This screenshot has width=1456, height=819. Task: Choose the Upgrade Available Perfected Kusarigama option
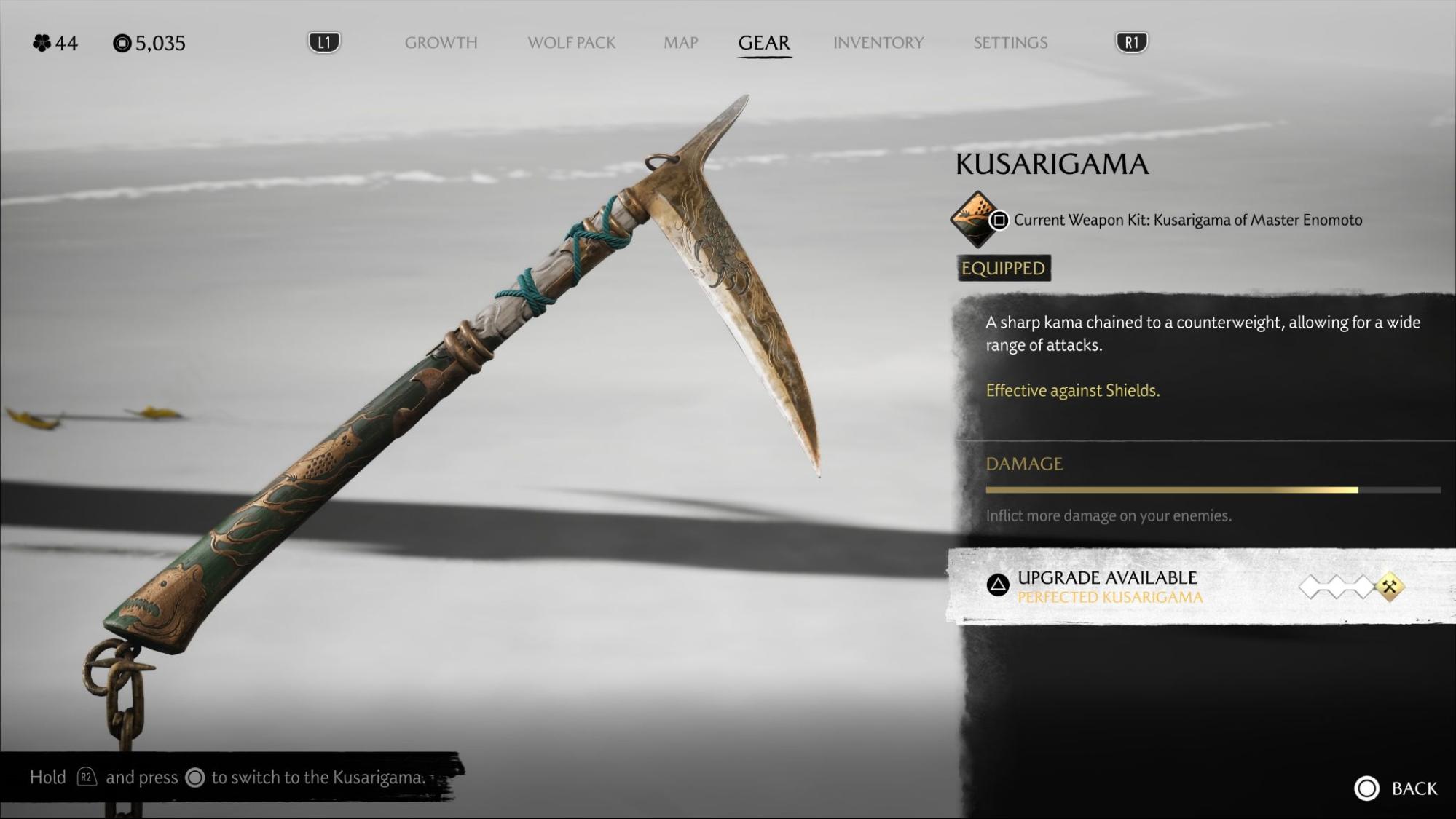coord(1109,587)
